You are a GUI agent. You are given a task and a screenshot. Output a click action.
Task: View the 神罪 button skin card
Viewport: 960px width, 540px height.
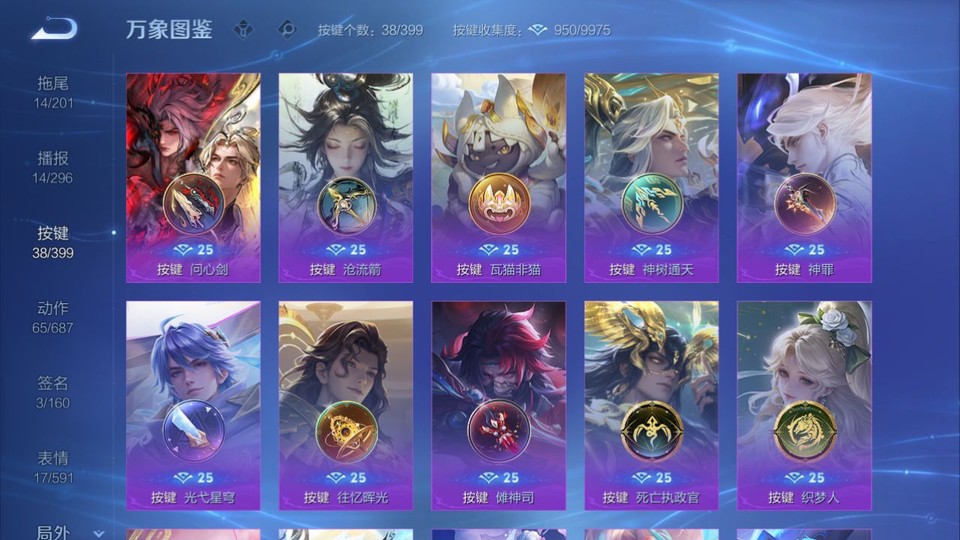pyautogui.click(x=804, y=178)
